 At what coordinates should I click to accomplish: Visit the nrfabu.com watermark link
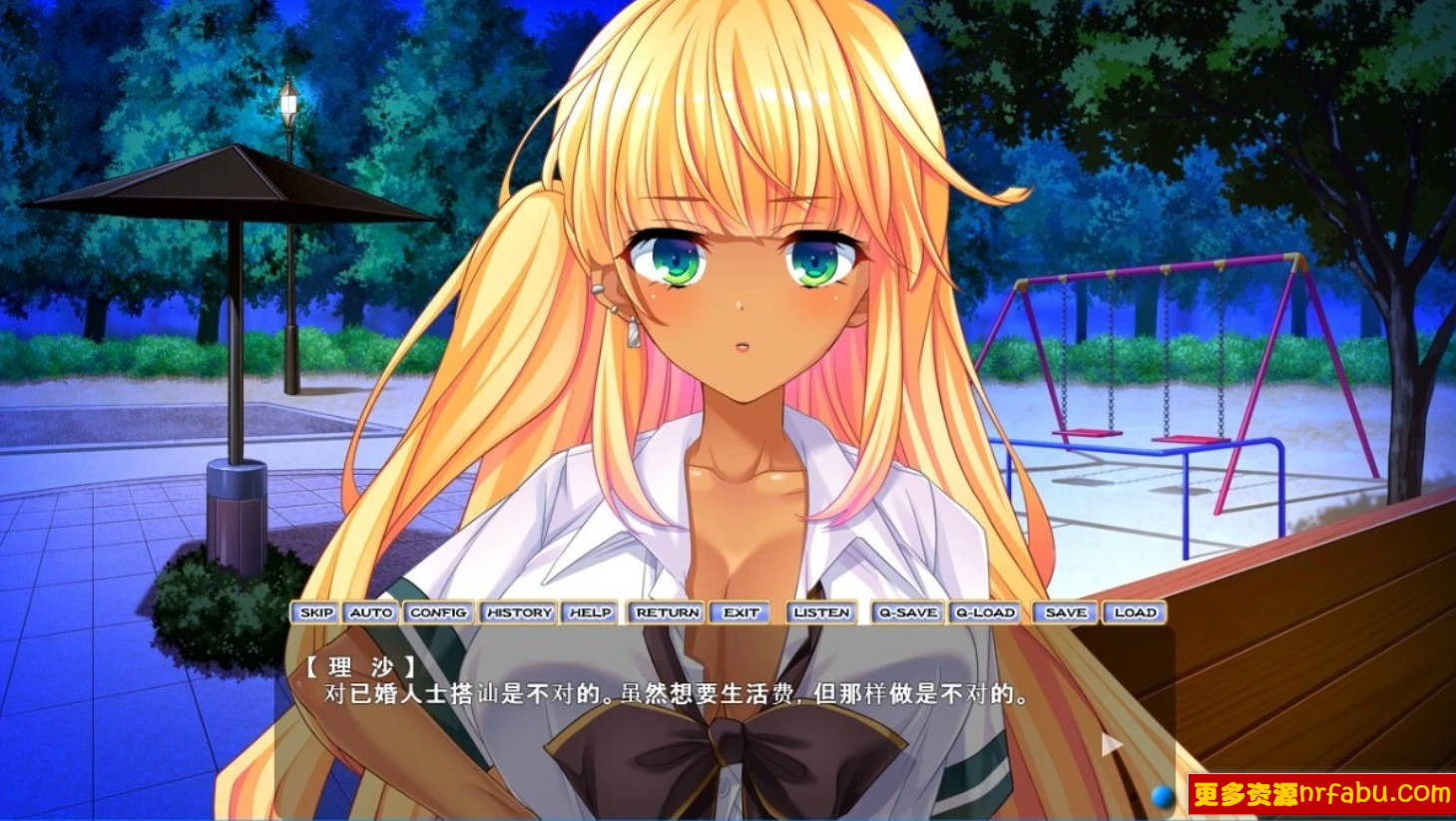point(1317,797)
